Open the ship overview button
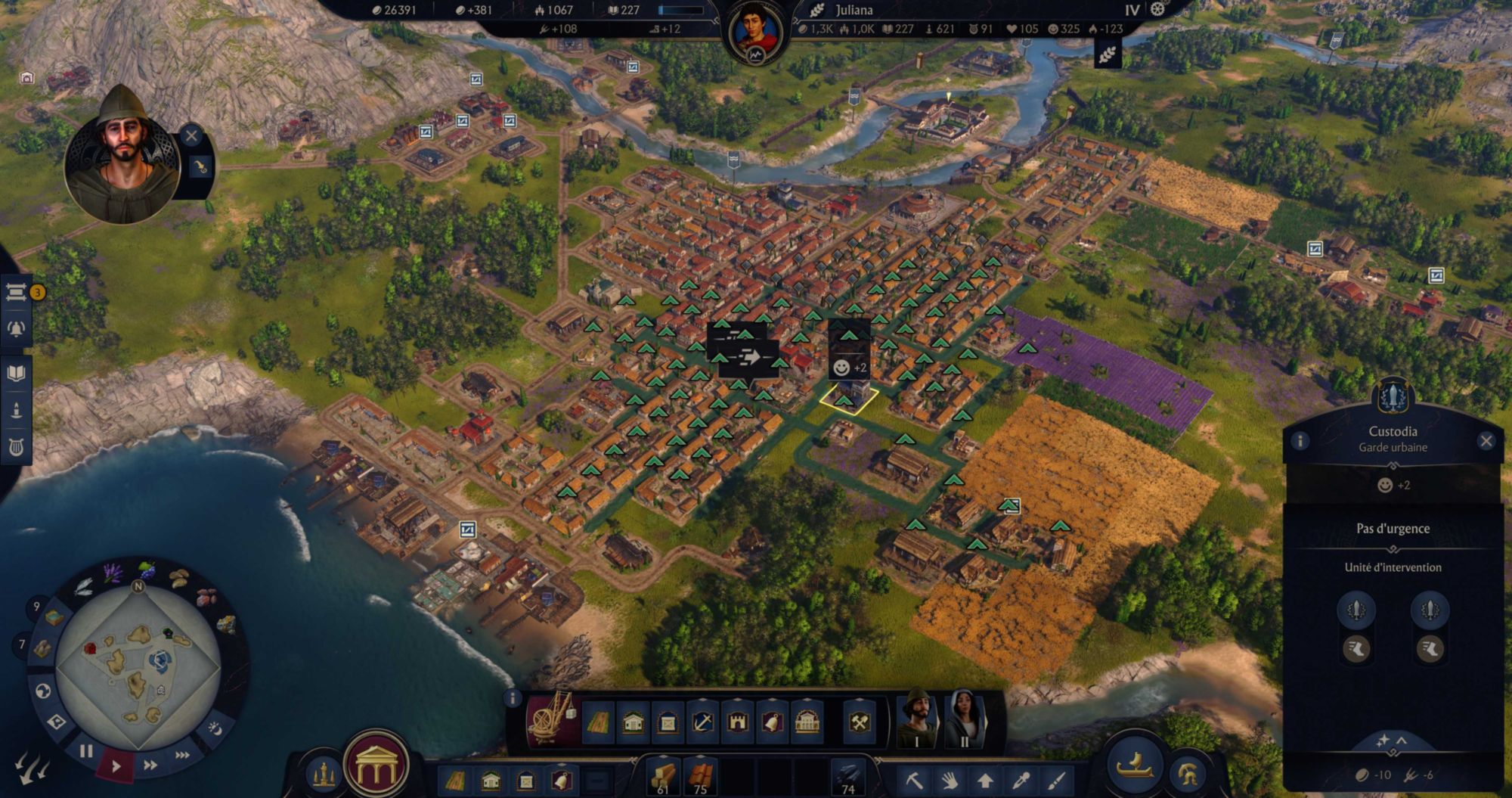 (x=1135, y=764)
